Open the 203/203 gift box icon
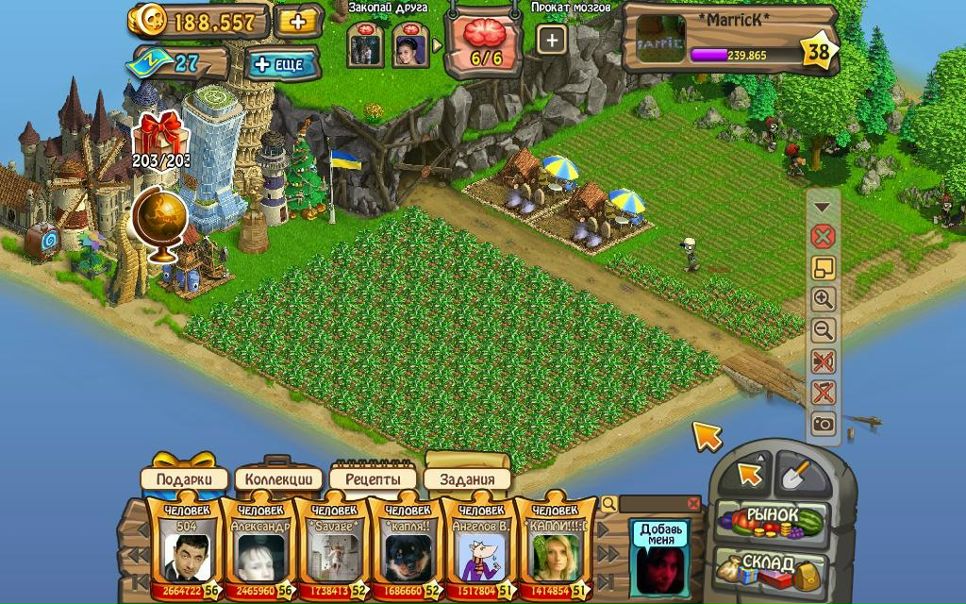Image resolution: width=966 pixels, height=604 pixels. click(x=160, y=137)
